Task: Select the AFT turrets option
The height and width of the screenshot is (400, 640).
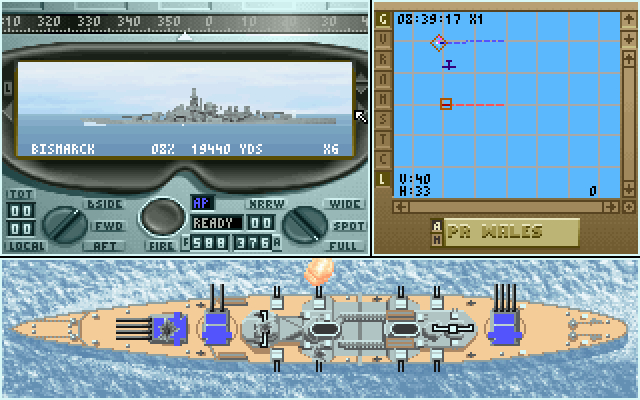Action: click(x=104, y=245)
